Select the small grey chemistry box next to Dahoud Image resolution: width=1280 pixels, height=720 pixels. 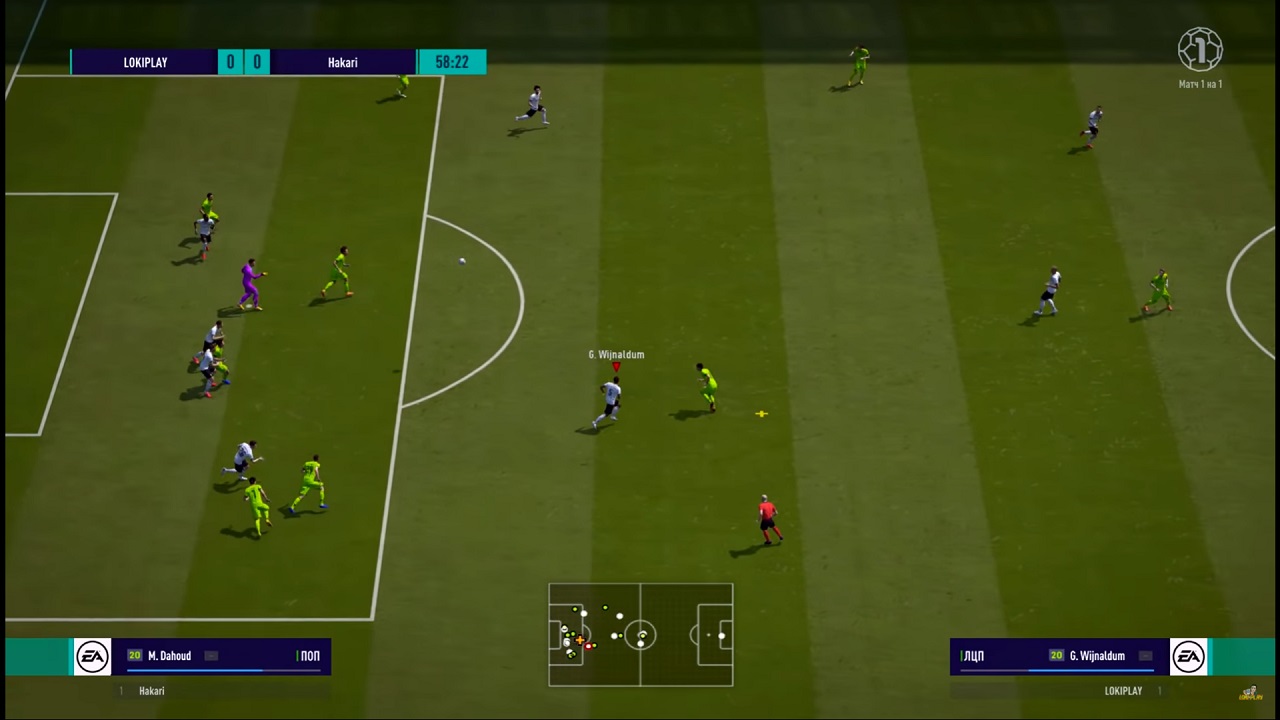210,655
